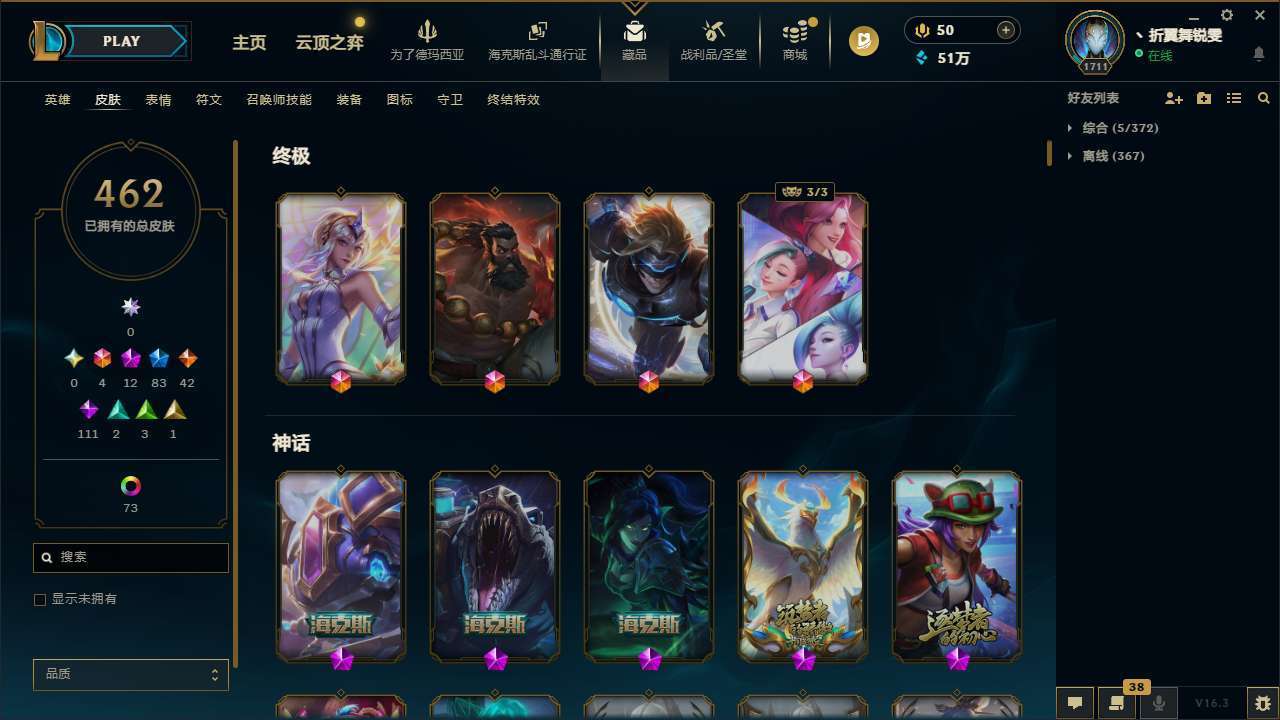Open the create friend group folder icon

coord(1204,97)
